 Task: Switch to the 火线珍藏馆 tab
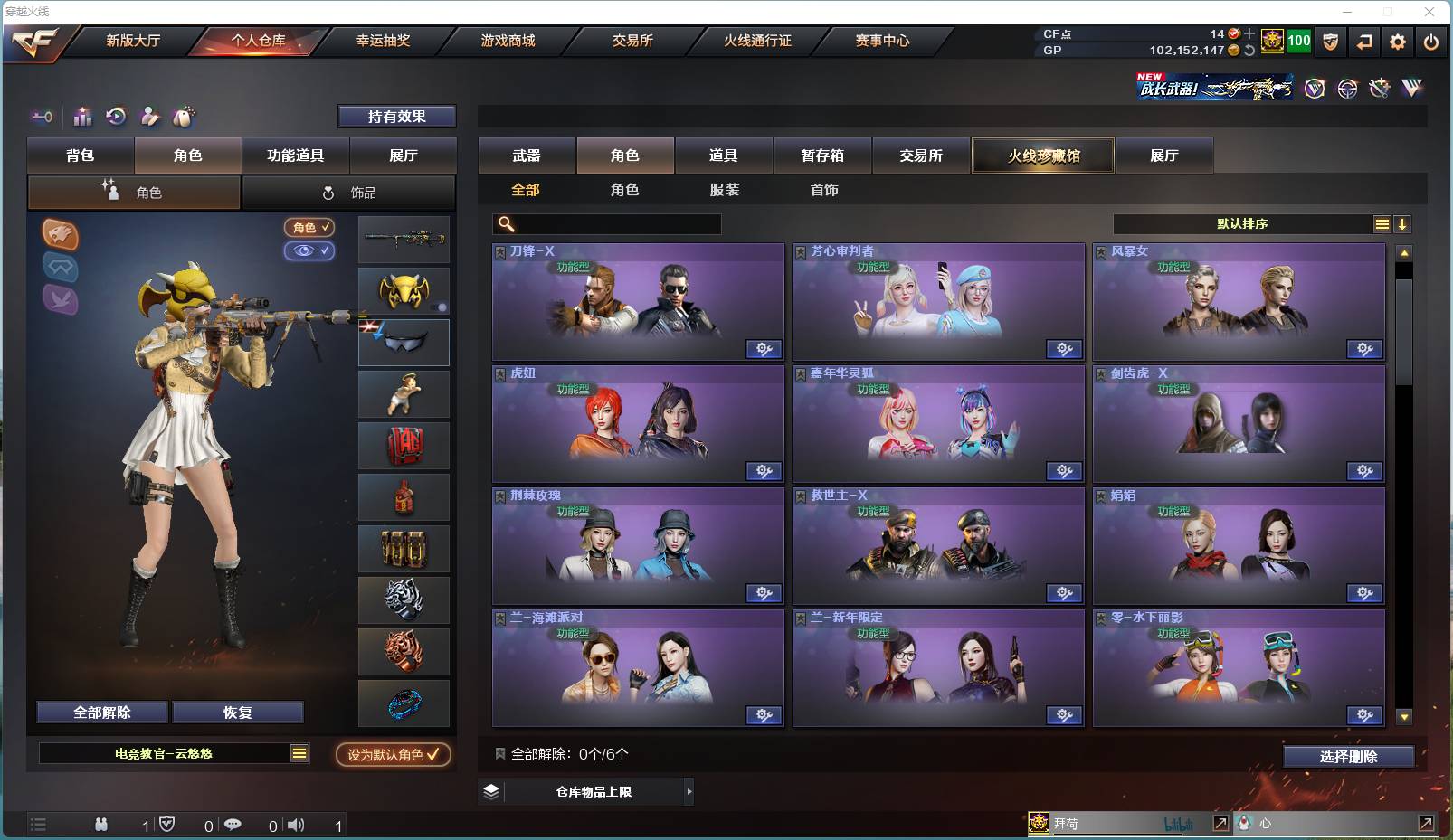tap(1042, 155)
